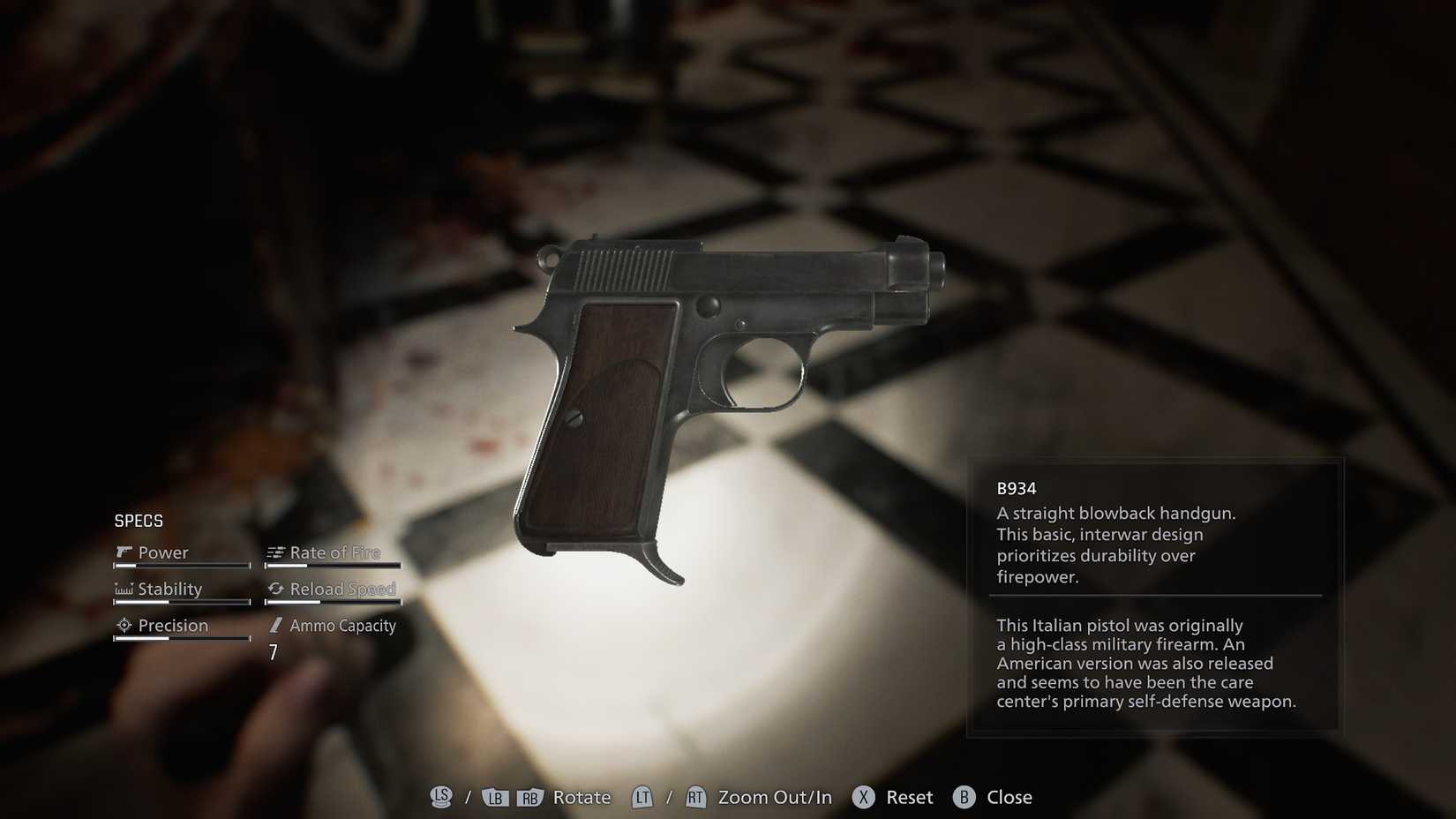This screenshot has width=1456, height=819.
Task: Select the Reload Speed circular arrow icon
Action: 276,589
